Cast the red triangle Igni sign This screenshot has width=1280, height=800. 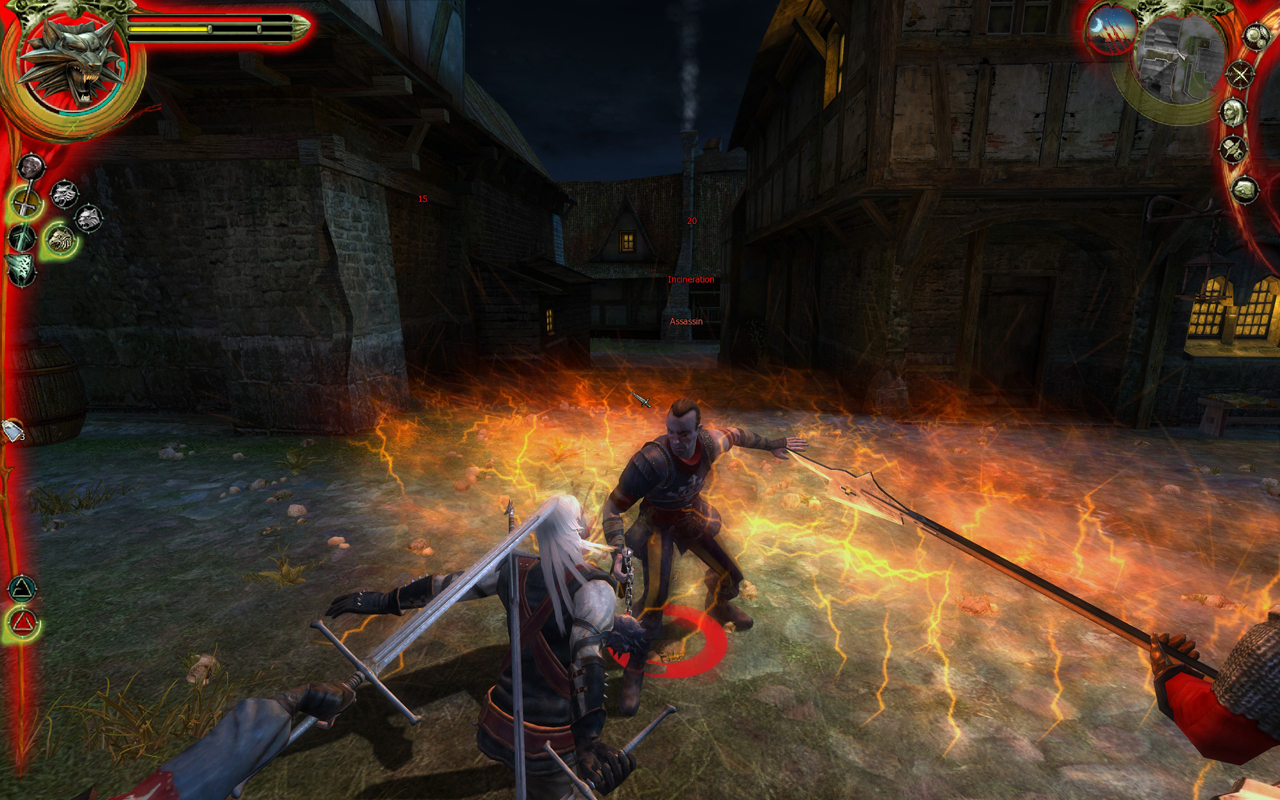point(21,624)
